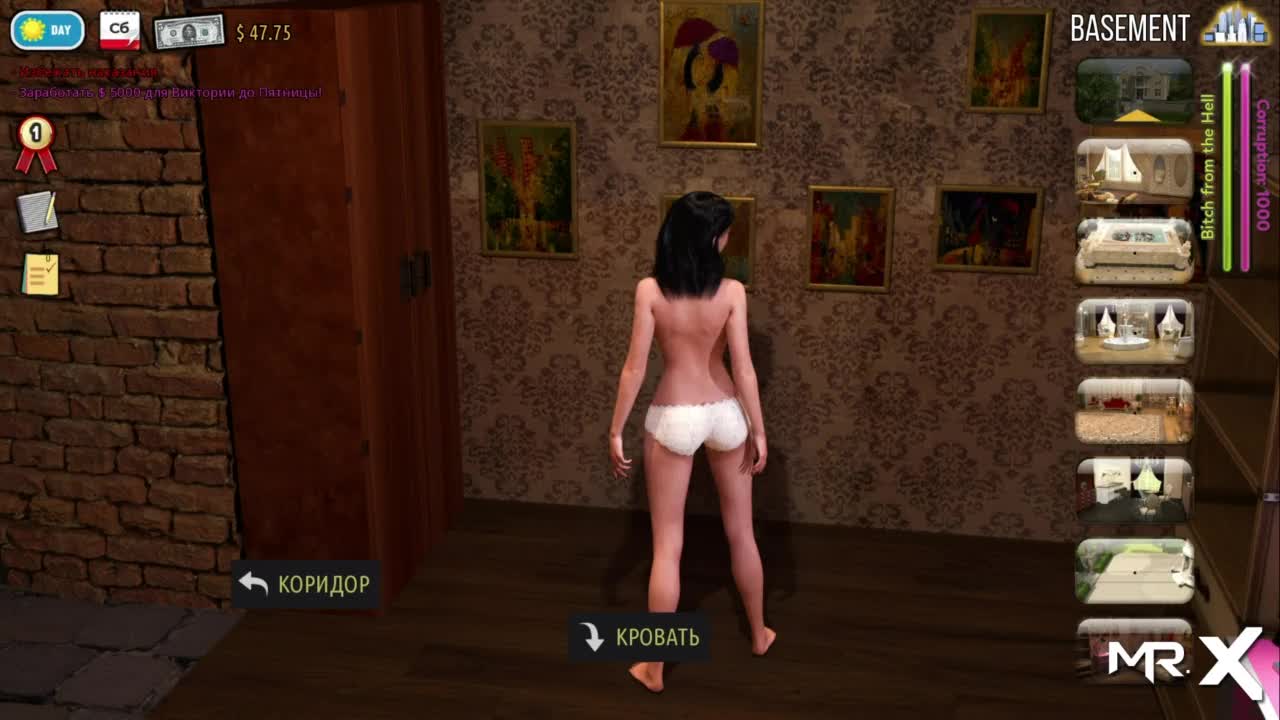Screen dimensions: 1280x720
Task: Choose the fountain room thumbnail
Action: point(1134,330)
